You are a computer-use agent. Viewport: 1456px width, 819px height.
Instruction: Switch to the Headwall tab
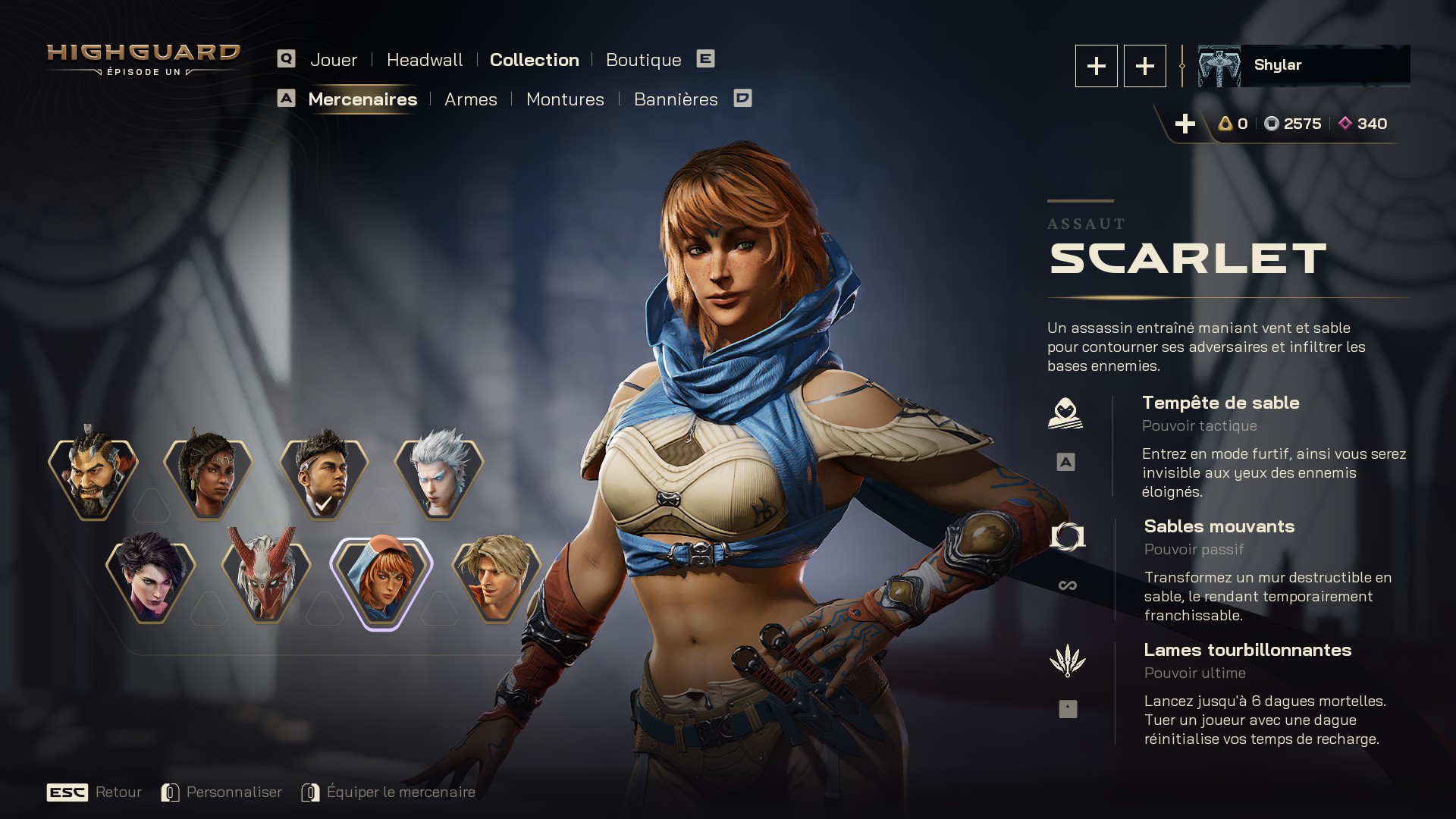[x=424, y=60]
